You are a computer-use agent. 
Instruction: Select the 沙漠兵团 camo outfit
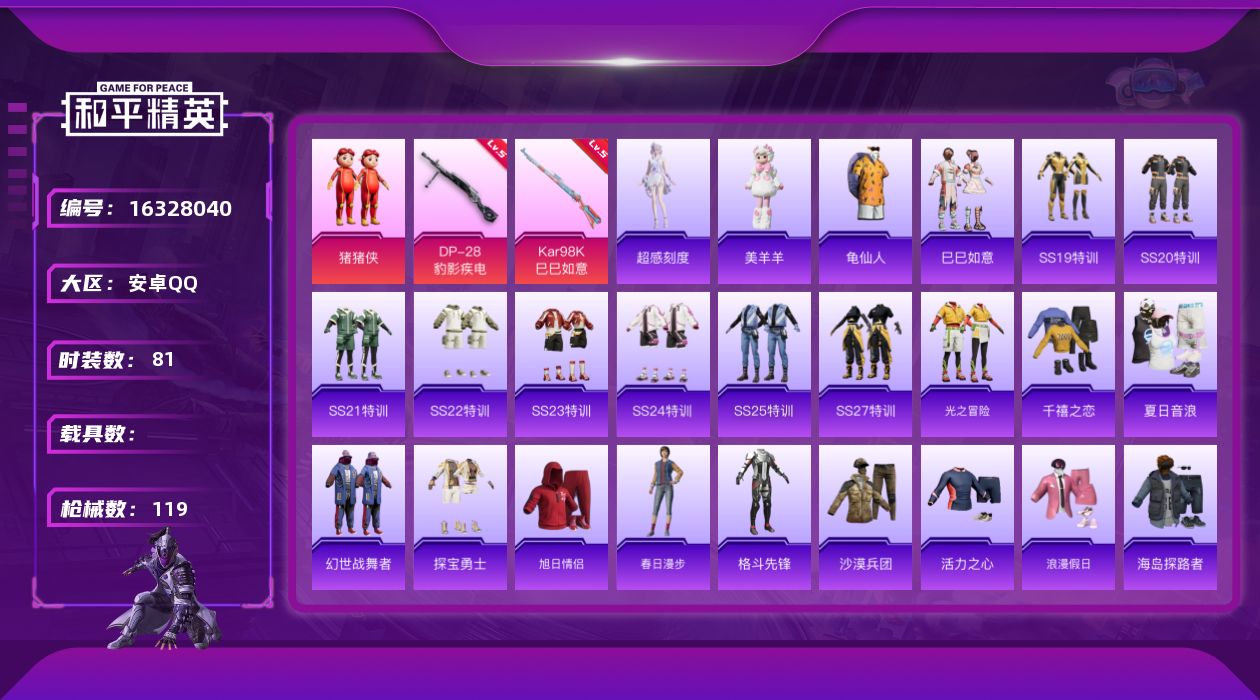pos(865,517)
